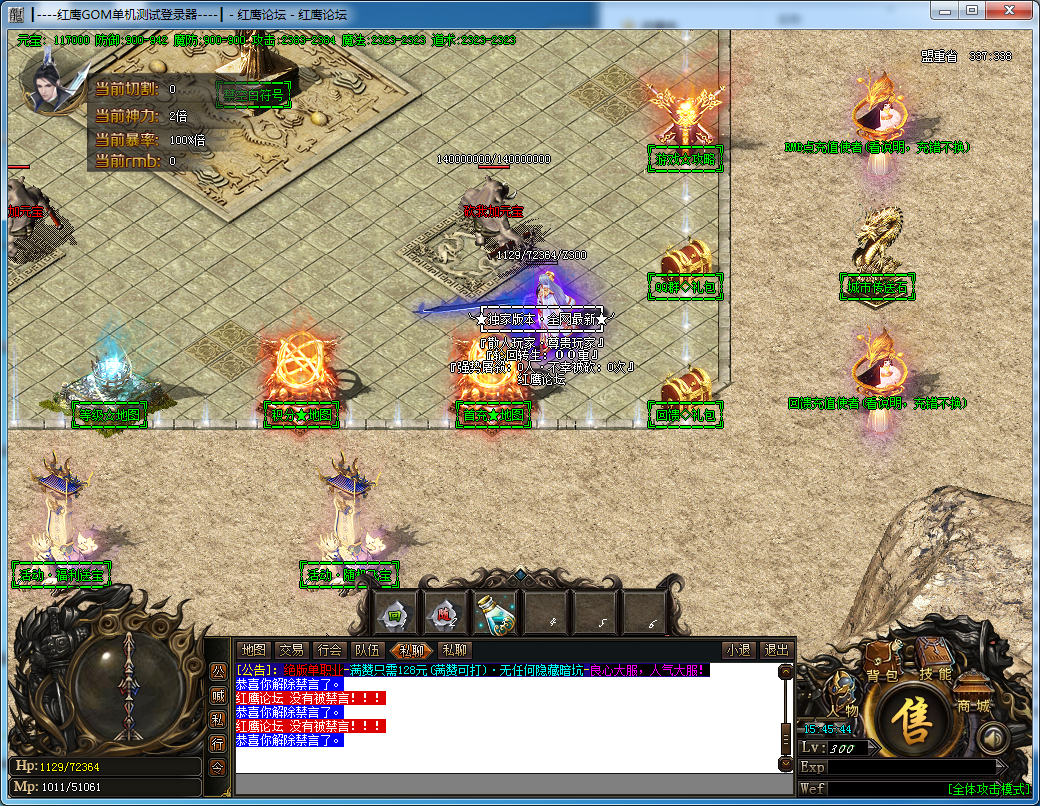Open the 地图 map tab
This screenshot has width=1040, height=806.
254,650
